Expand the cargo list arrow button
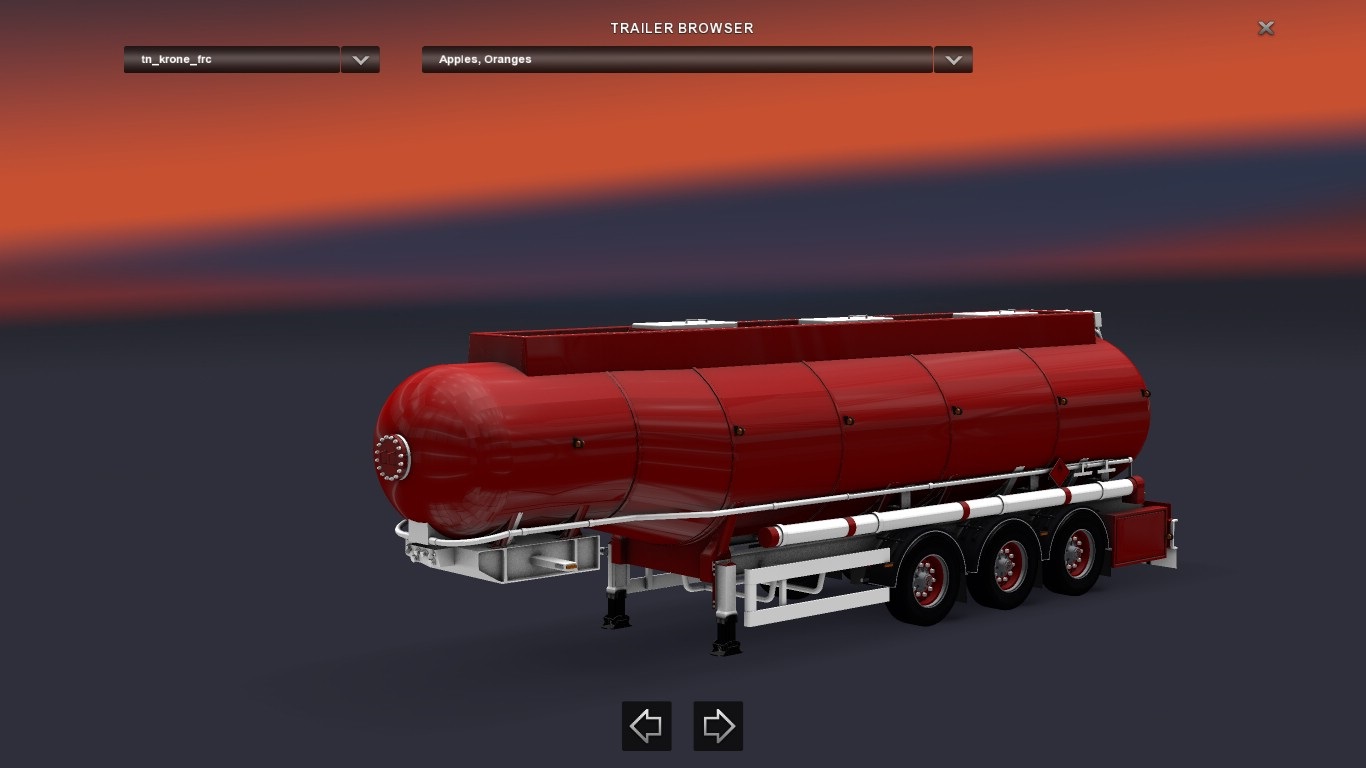Image resolution: width=1366 pixels, height=768 pixels. coord(953,60)
